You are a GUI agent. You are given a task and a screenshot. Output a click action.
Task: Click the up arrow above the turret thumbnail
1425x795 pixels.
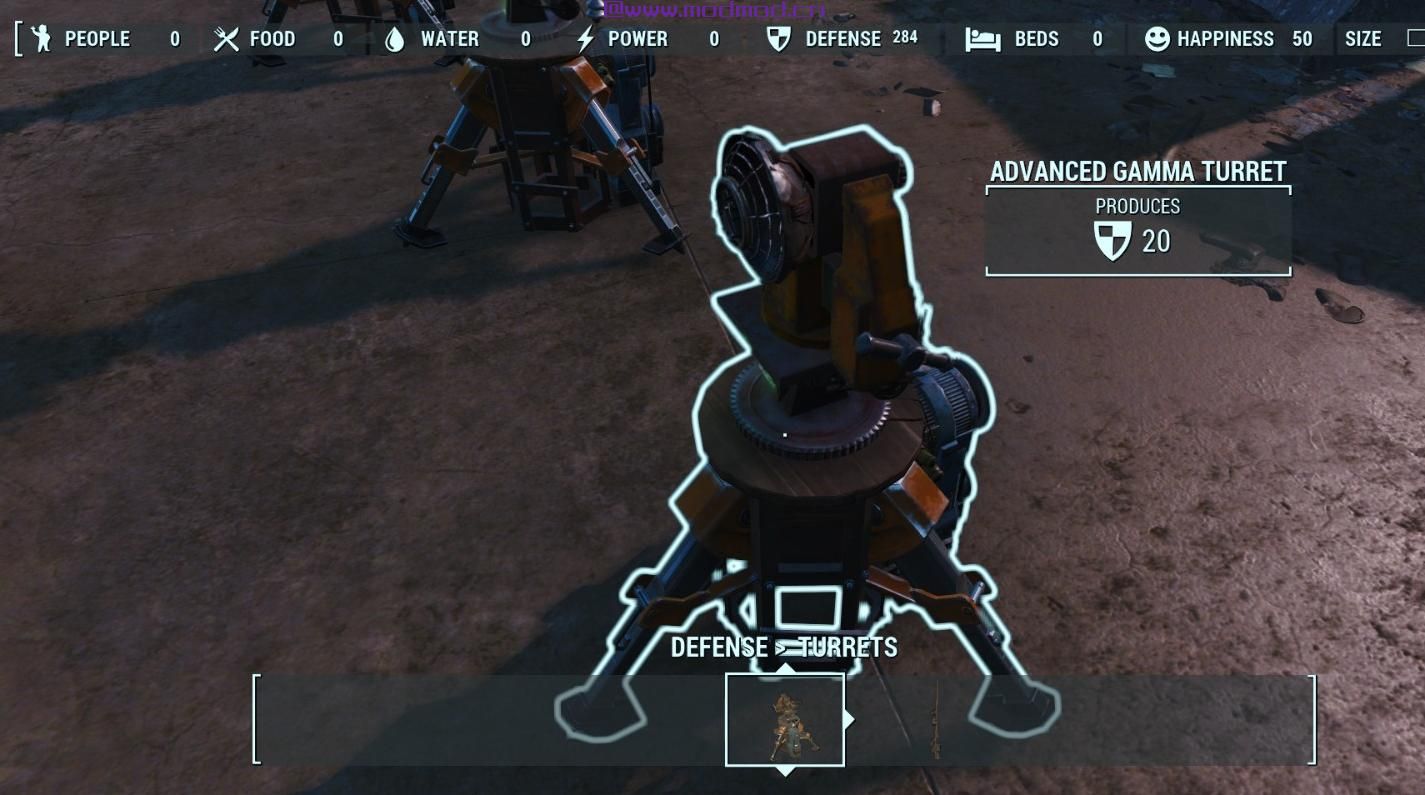tap(786, 668)
